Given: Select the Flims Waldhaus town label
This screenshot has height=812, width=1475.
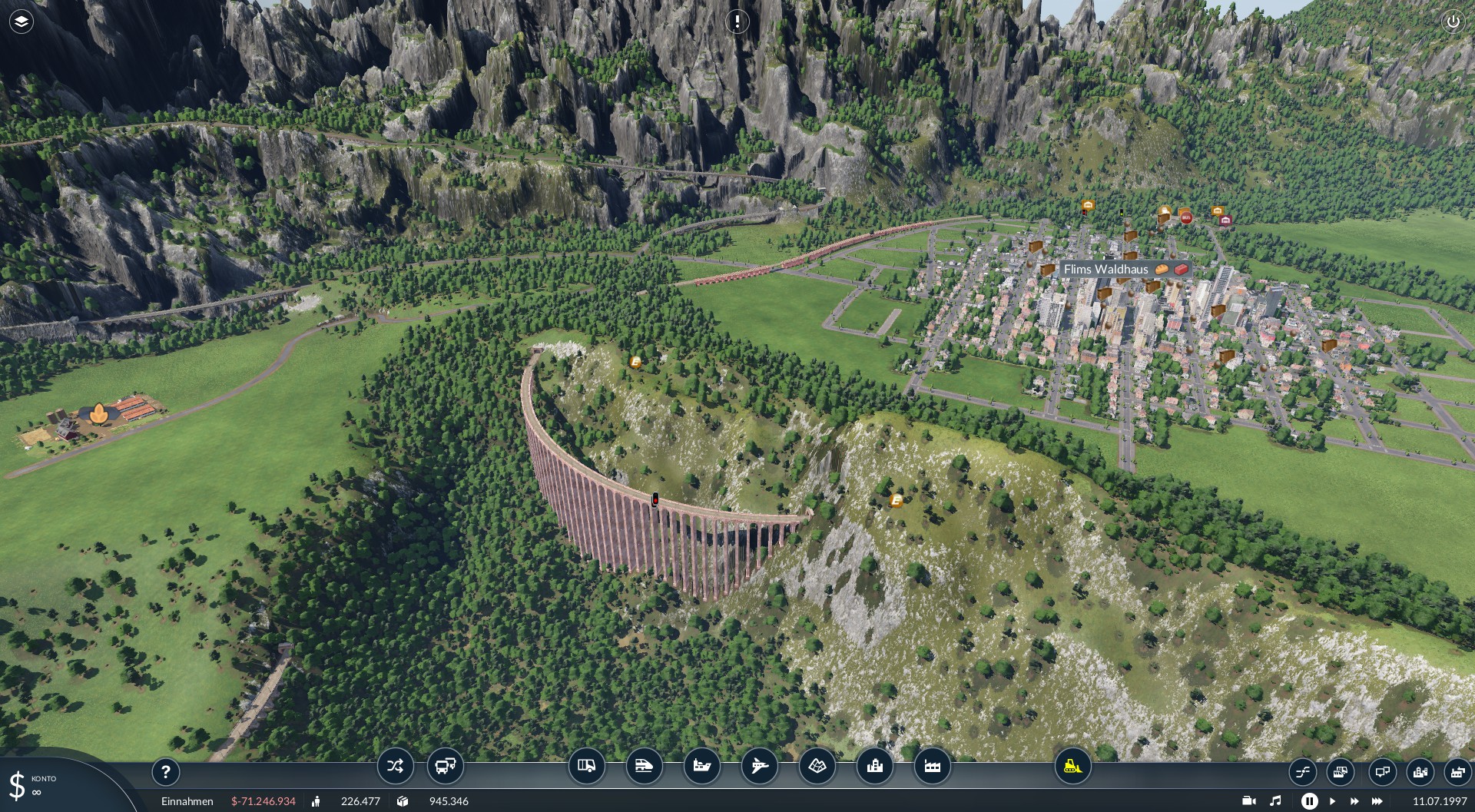Looking at the screenshot, I should point(1106,269).
